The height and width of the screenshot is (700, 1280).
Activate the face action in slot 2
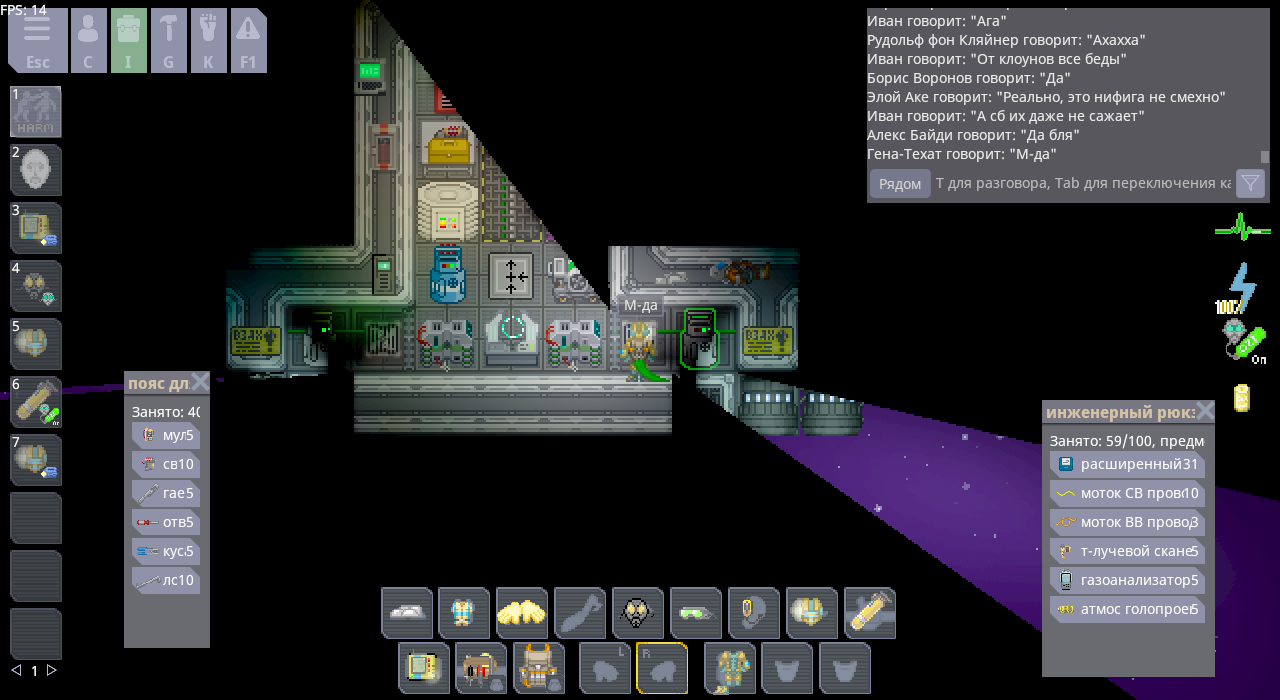point(36,170)
